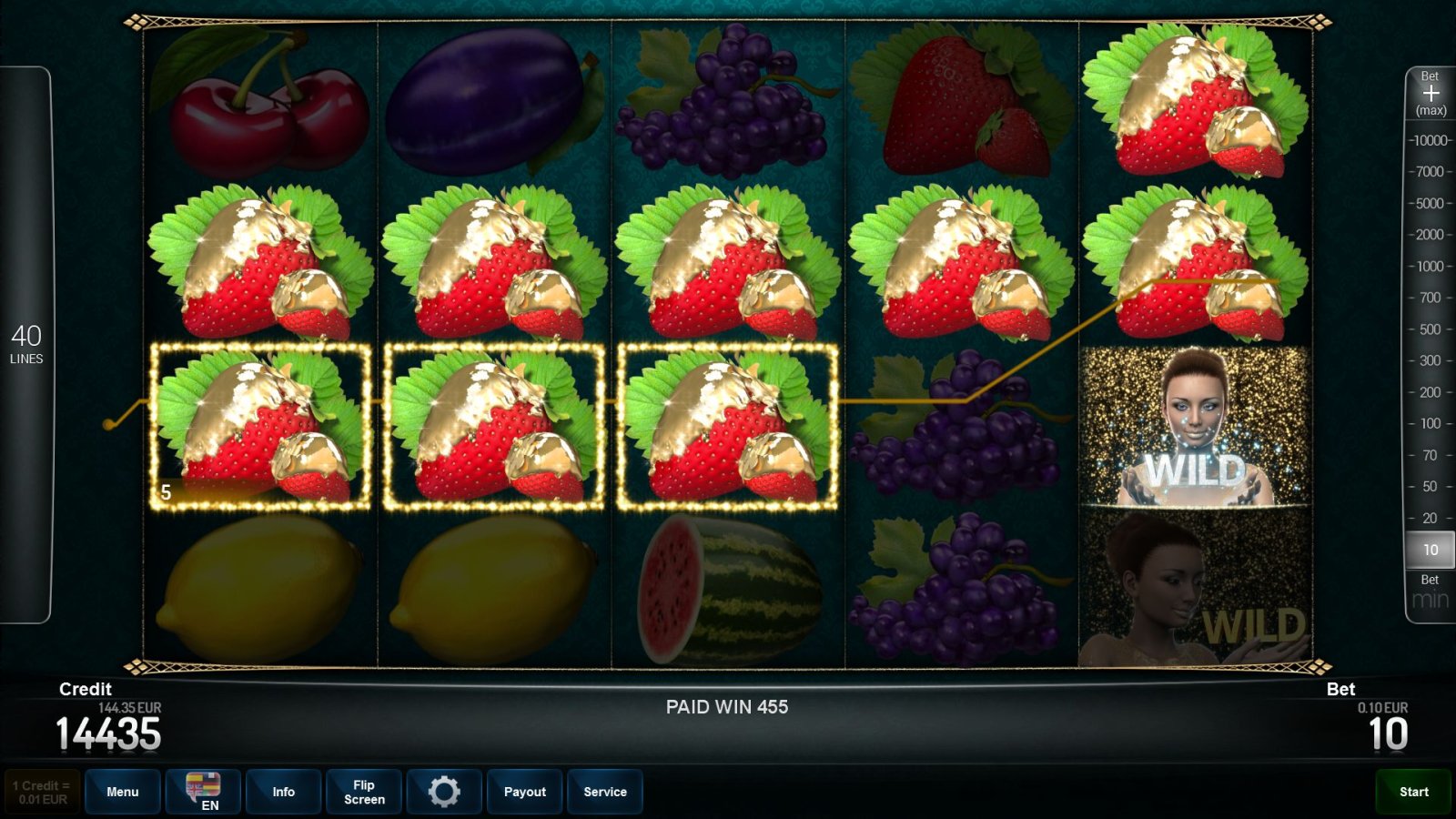Select bet value 10000 on the ladder
1456x819 pixels.
click(1431, 140)
